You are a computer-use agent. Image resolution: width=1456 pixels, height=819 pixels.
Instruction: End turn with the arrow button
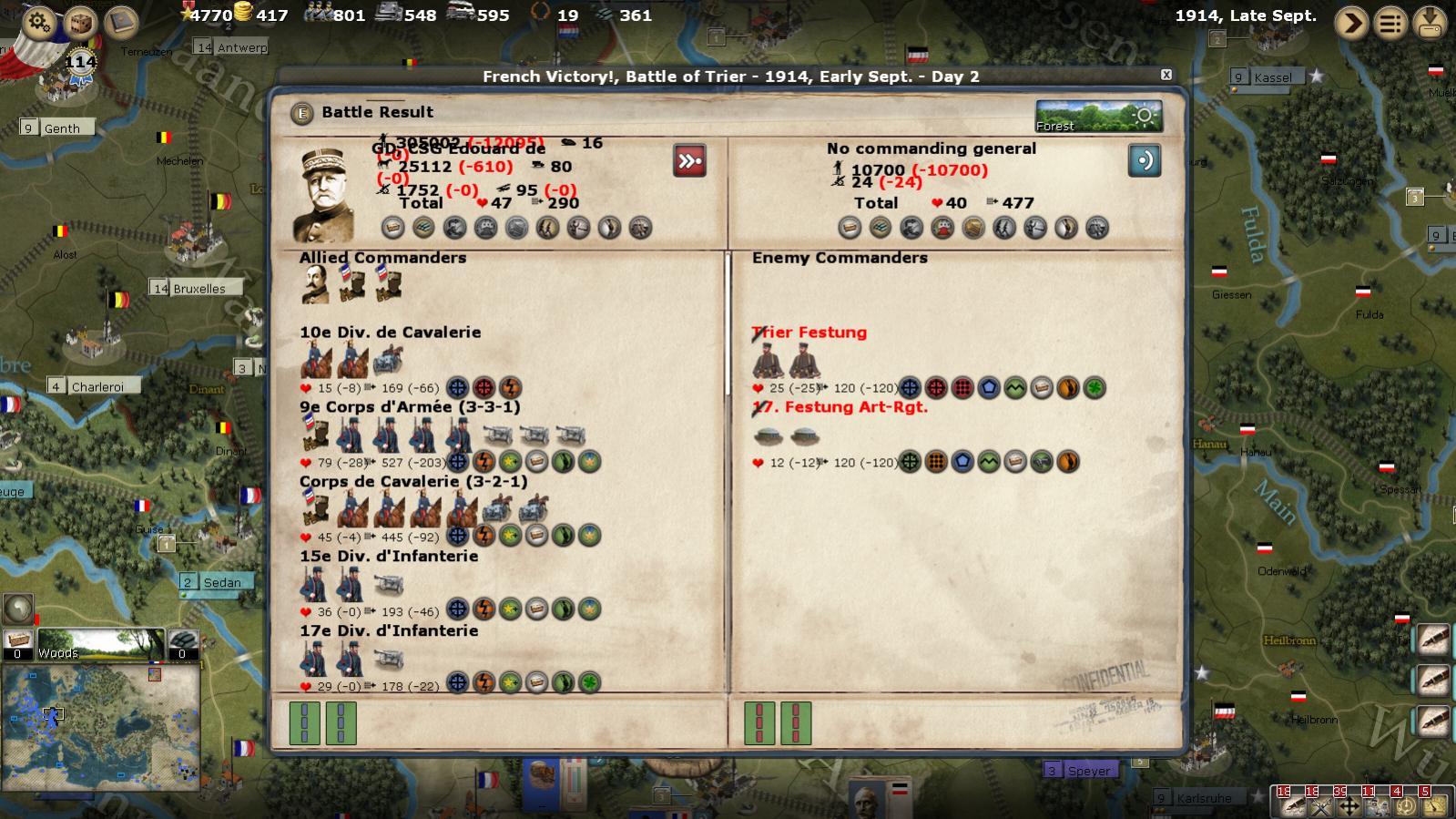pyautogui.click(x=1351, y=22)
